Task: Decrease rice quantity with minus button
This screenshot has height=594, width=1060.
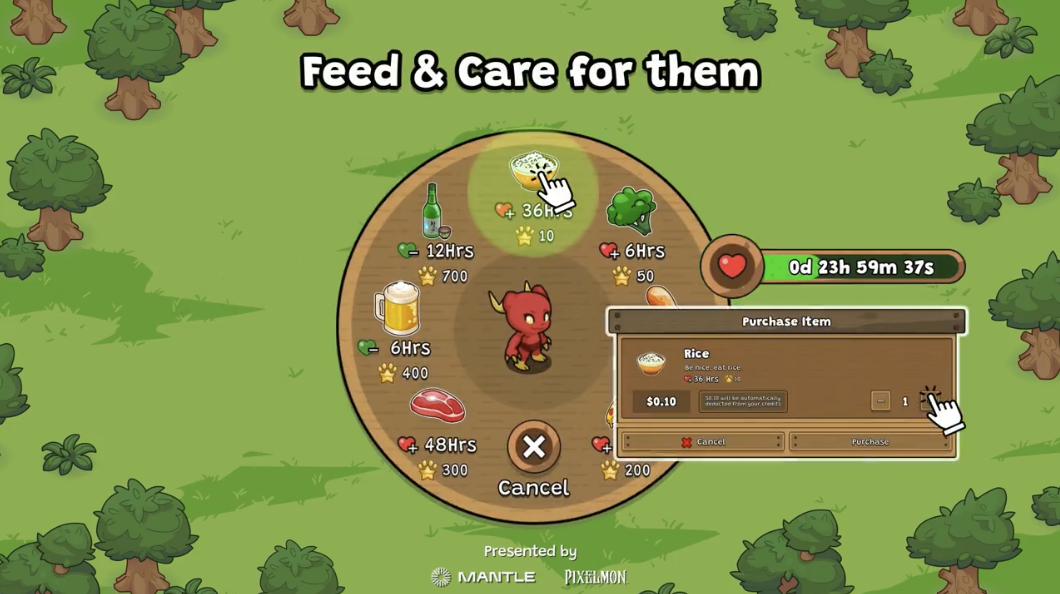Action: [880, 401]
